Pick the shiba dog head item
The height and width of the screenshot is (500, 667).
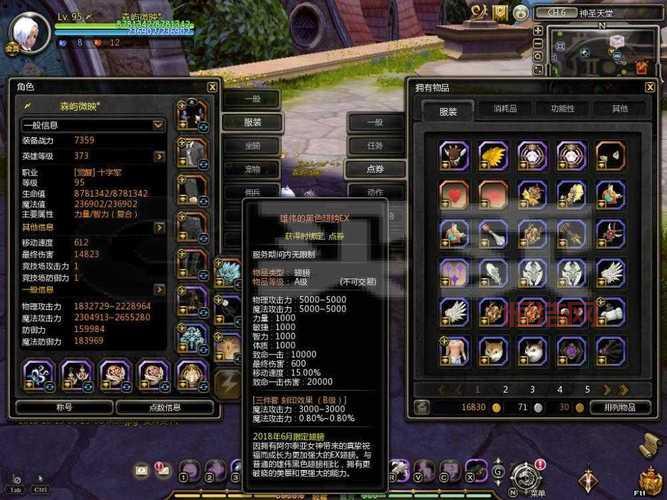[492, 349]
